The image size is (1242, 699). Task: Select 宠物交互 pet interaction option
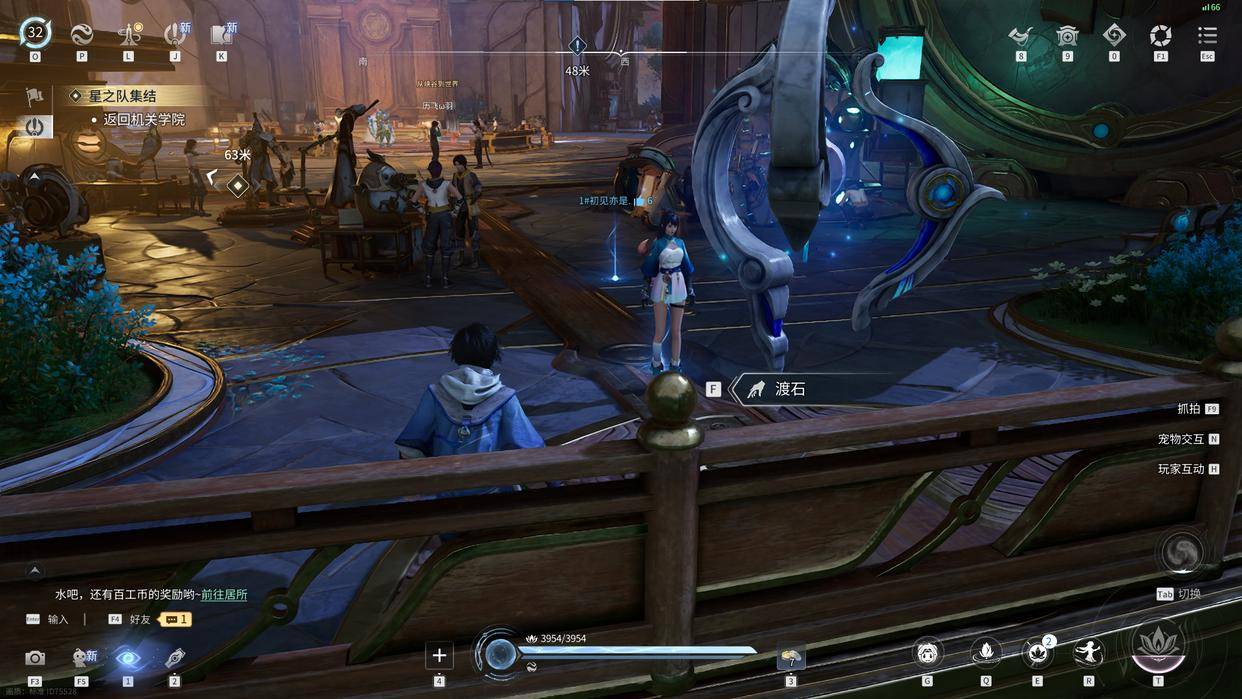[x=1181, y=439]
